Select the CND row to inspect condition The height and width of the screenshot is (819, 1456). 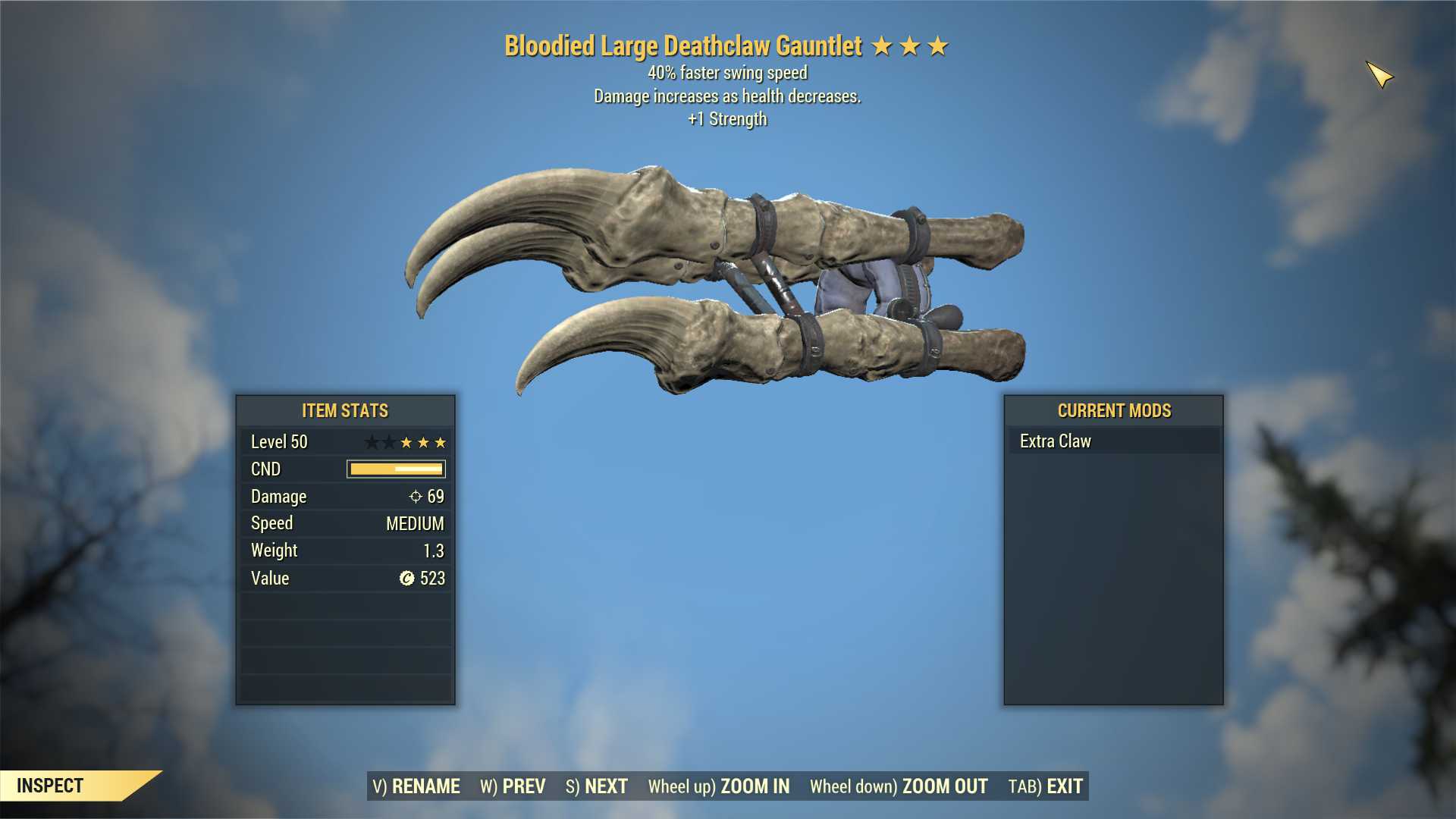pyautogui.click(x=345, y=469)
